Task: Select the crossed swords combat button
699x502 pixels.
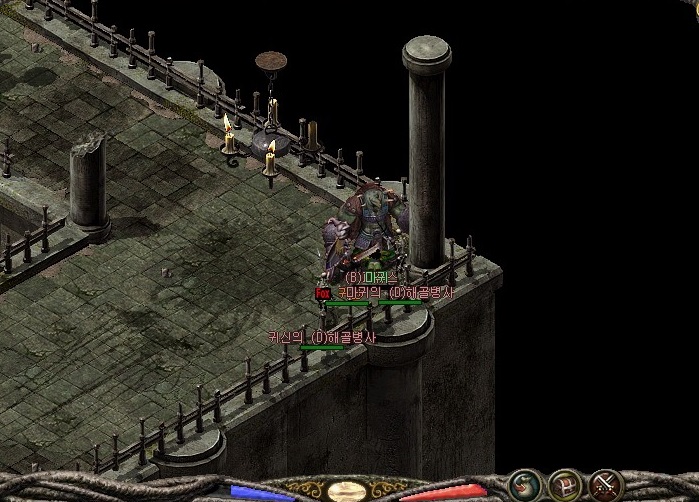Action: (606, 484)
